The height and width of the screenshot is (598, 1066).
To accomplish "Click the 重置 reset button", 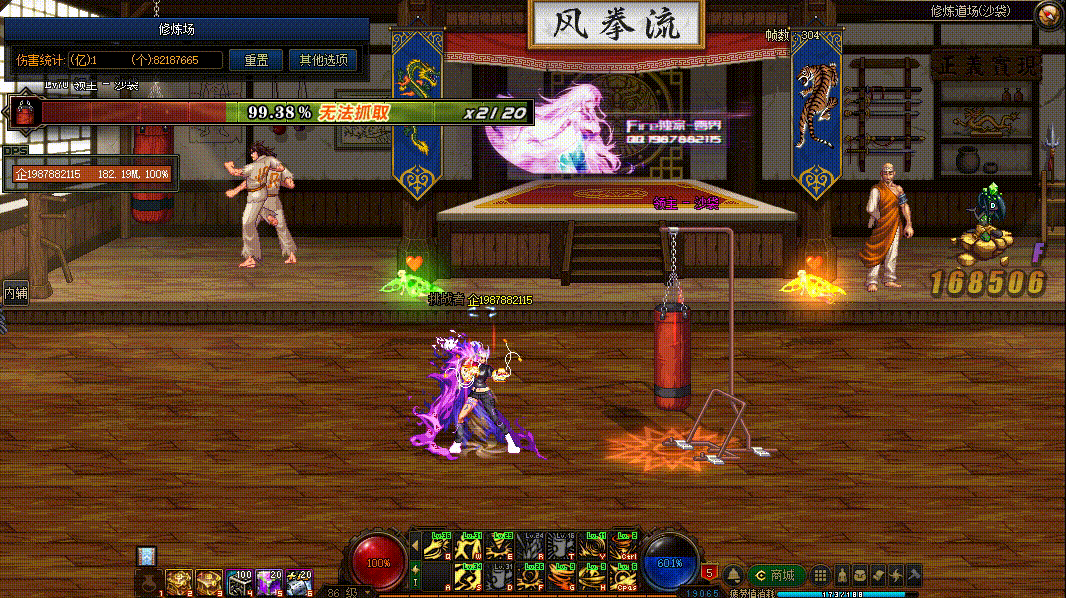I will pyautogui.click(x=255, y=60).
